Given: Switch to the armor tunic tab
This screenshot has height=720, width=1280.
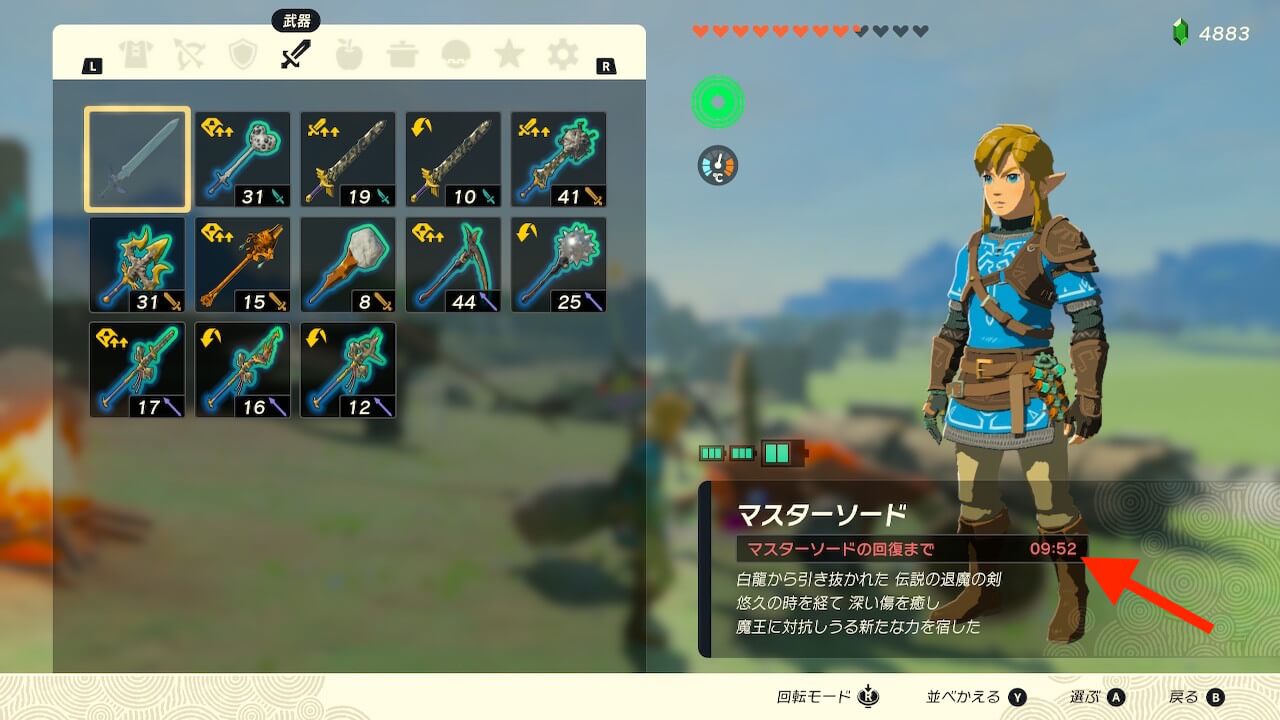Looking at the screenshot, I should pyautogui.click(x=135, y=54).
